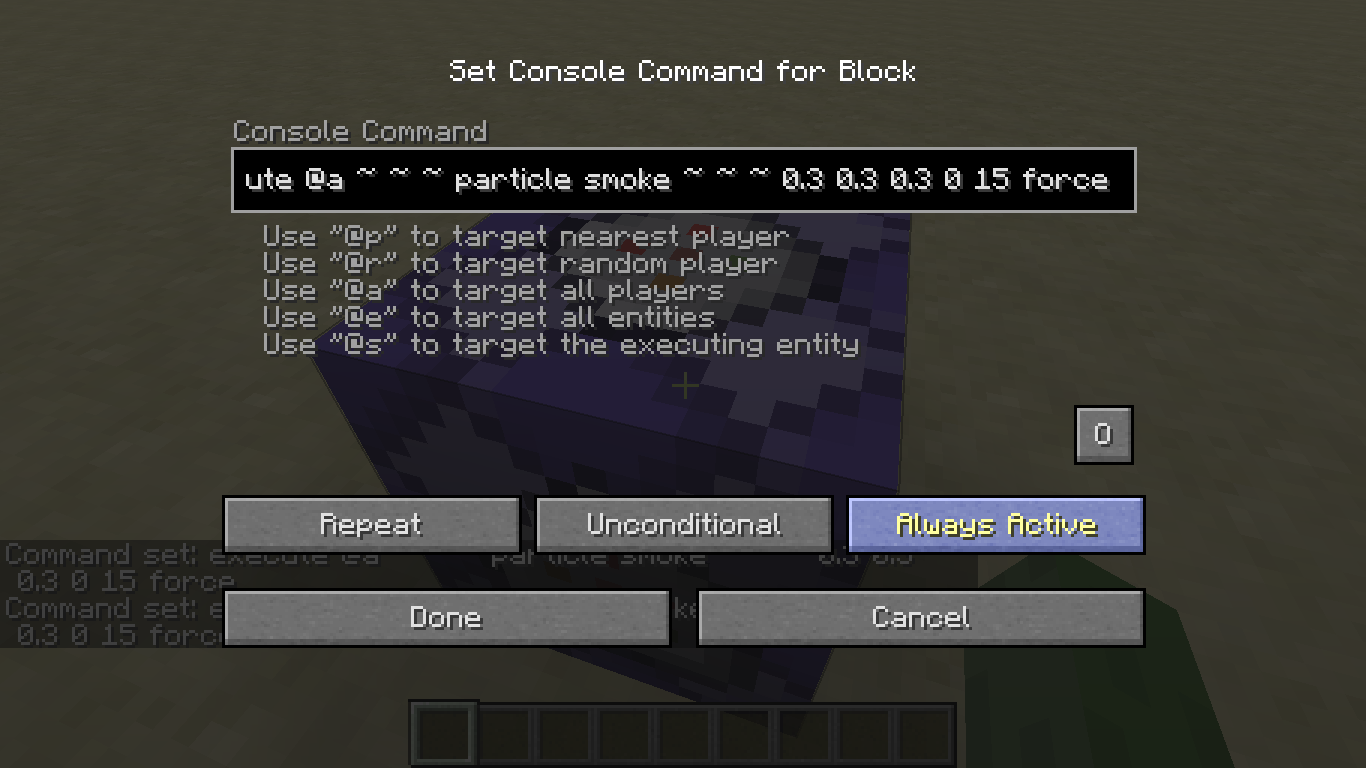Image resolution: width=1366 pixels, height=768 pixels.
Task: Select the first hotbar slot
Action: tap(441, 733)
